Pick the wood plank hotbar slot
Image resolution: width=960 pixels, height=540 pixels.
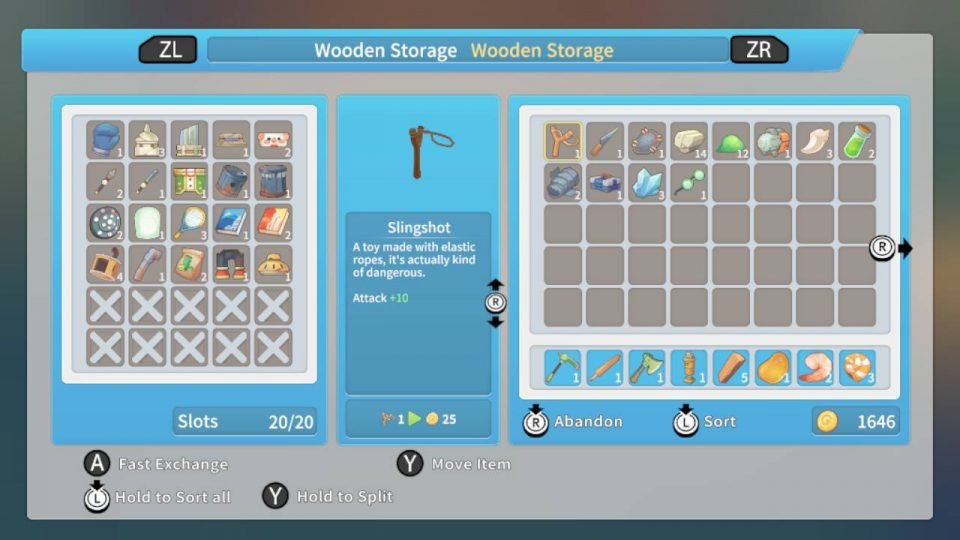coord(731,367)
